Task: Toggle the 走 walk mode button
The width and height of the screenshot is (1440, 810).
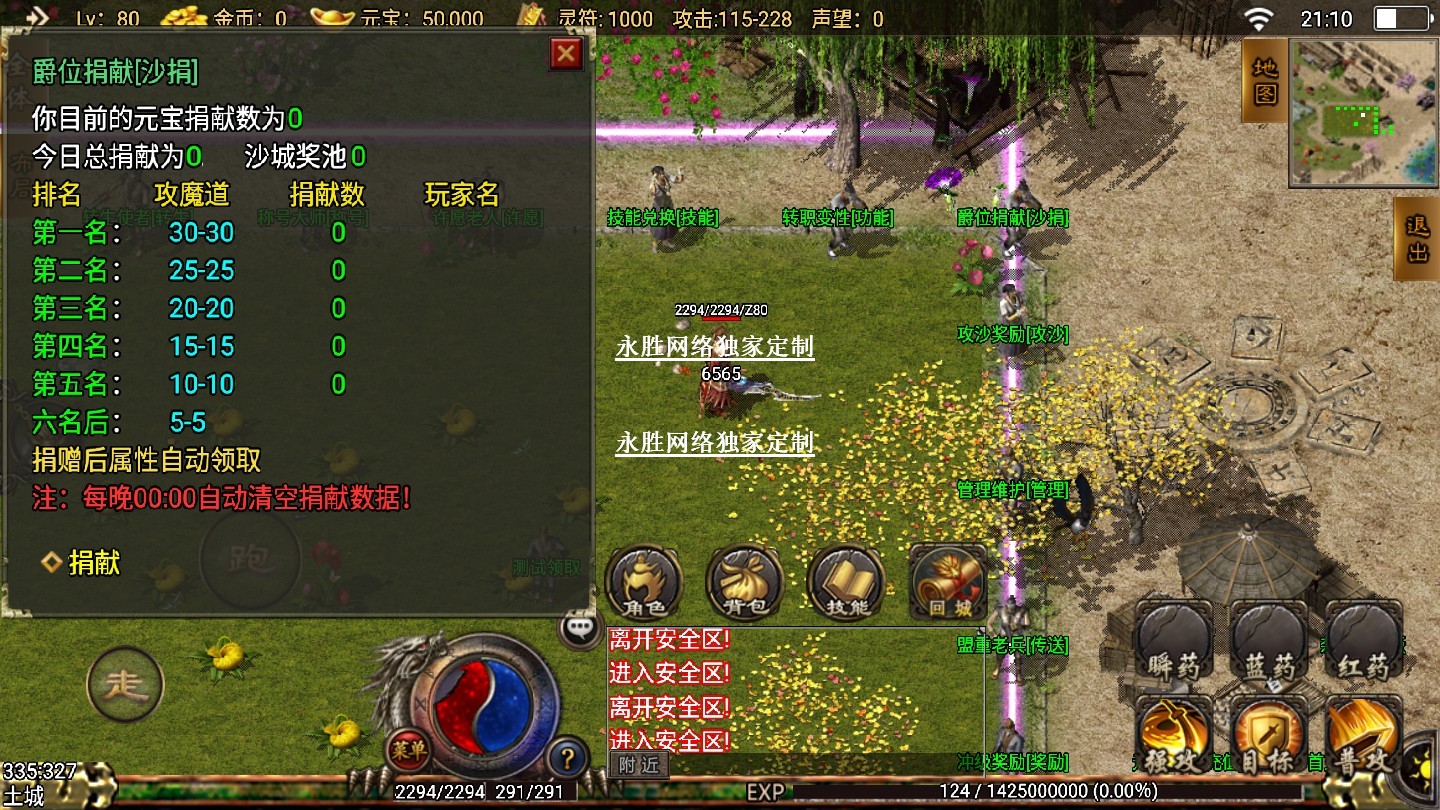Action: tap(126, 685)
